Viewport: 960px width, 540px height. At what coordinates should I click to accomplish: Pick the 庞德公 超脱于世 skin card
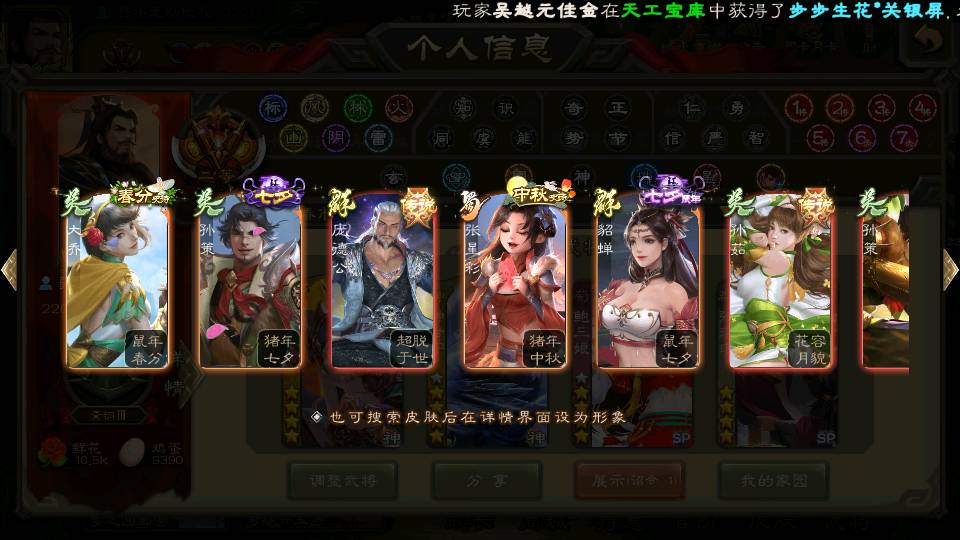point(384,280)
